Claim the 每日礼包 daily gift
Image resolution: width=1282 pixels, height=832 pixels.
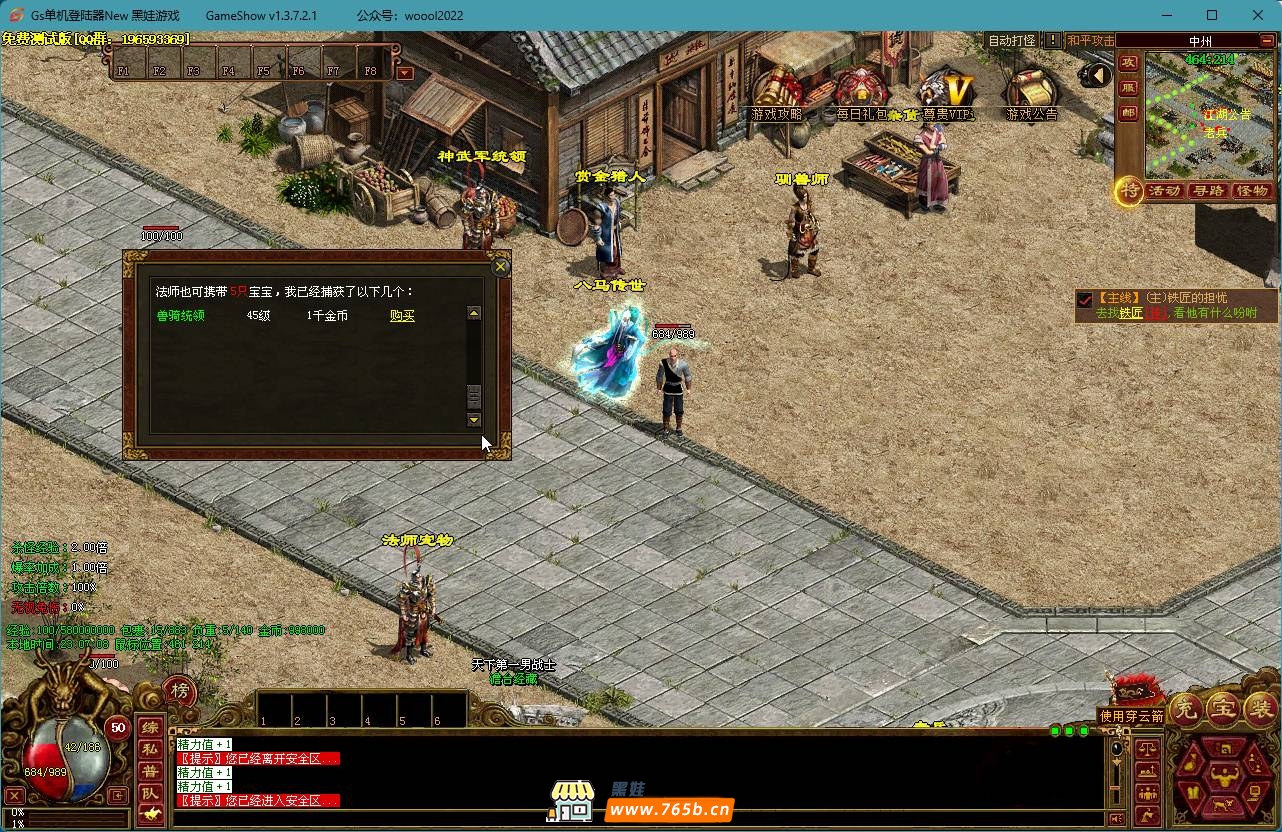coord(861,94)
